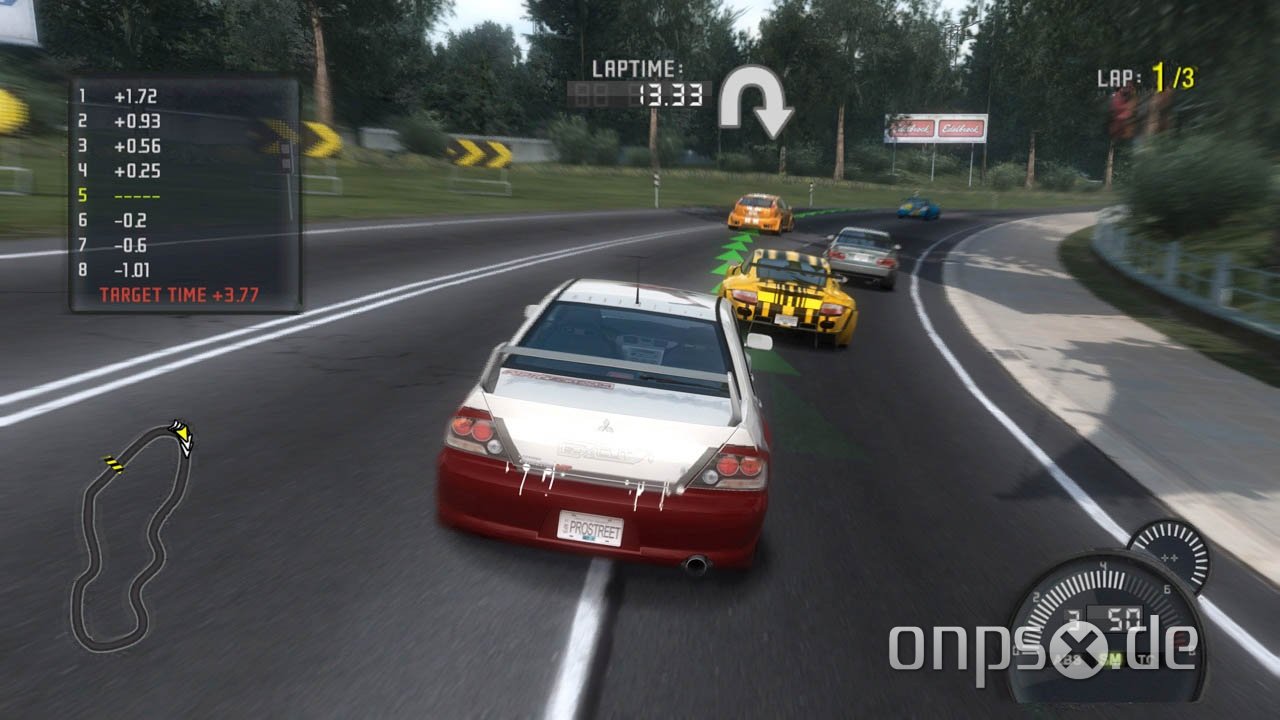Click the digital speed readout showing 50
Screen dimensions: 1280x720
[1122, 617]
